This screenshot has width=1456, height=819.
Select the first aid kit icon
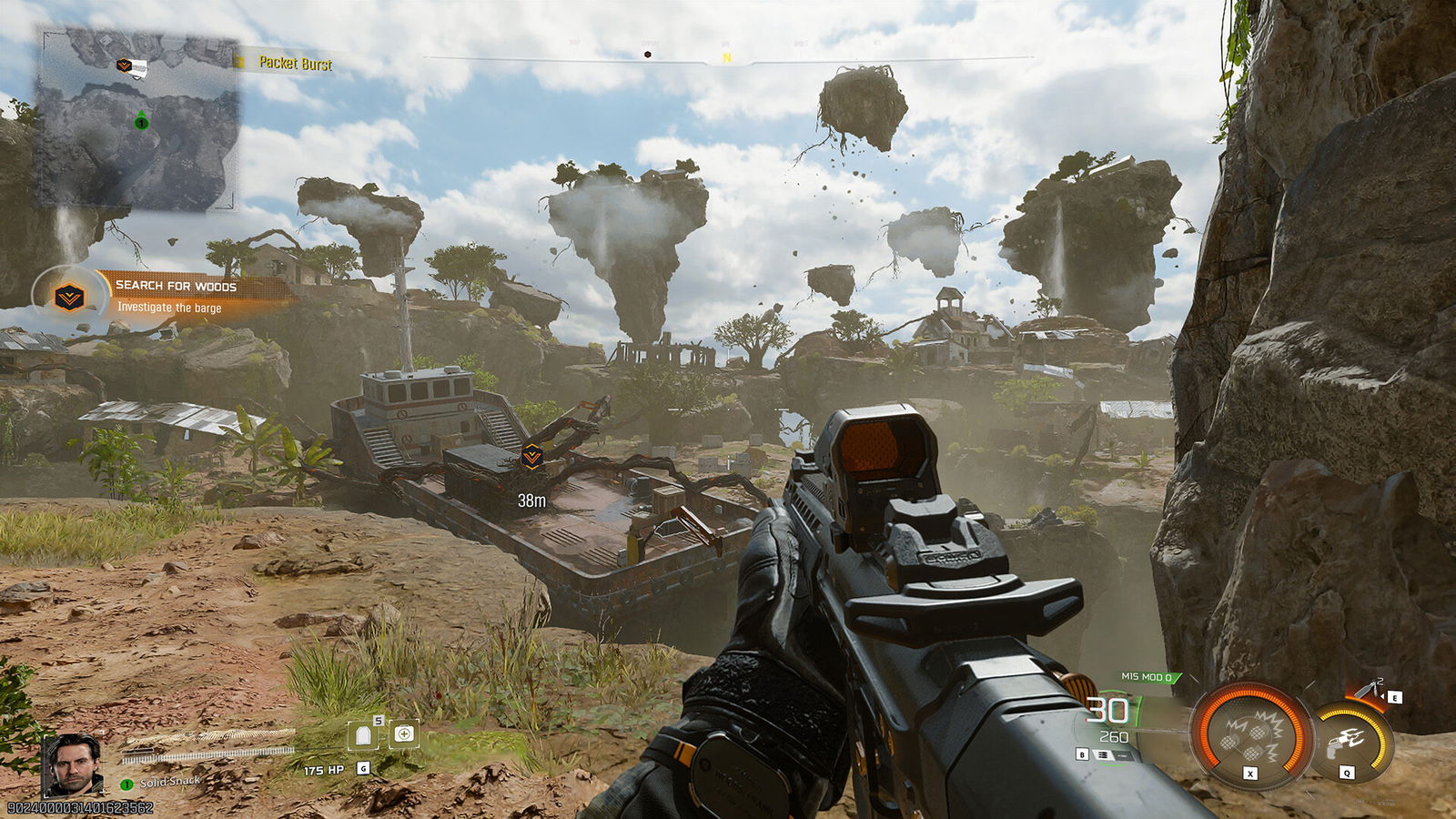click(x=404, y=735)
